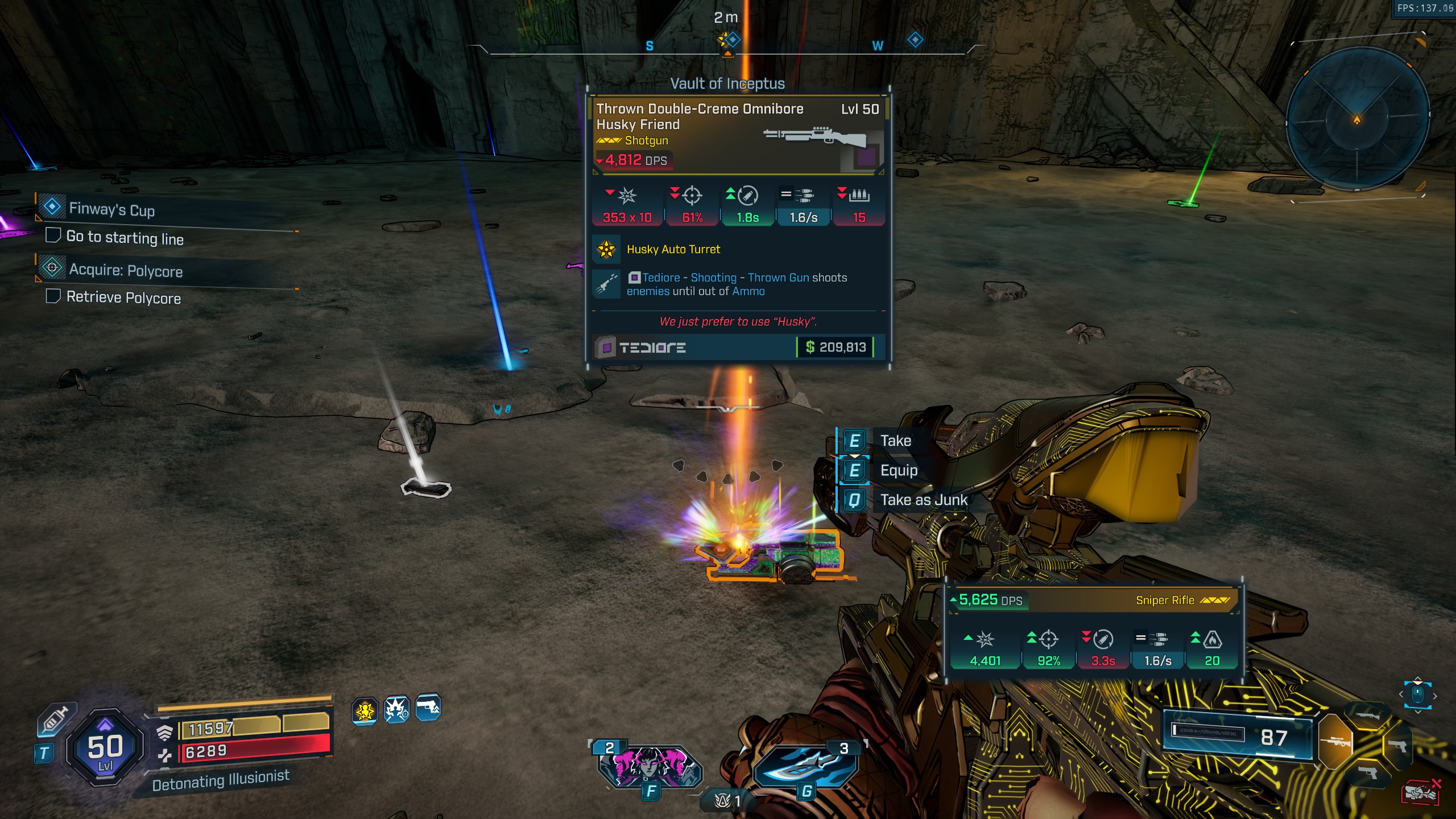Click the yellow starburst status effect icon
The image size is (1456, 819).
(365, 710)
